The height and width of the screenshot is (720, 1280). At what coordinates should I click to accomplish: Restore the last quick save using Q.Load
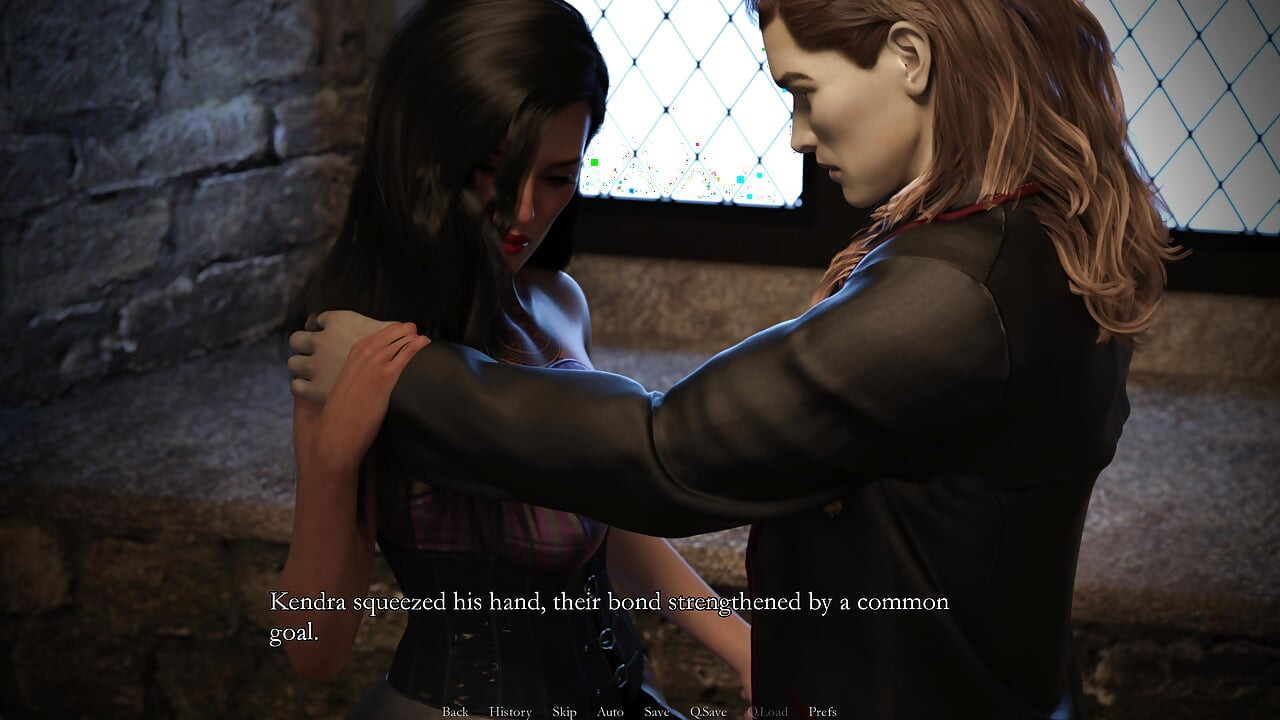[x=768, y=711]
